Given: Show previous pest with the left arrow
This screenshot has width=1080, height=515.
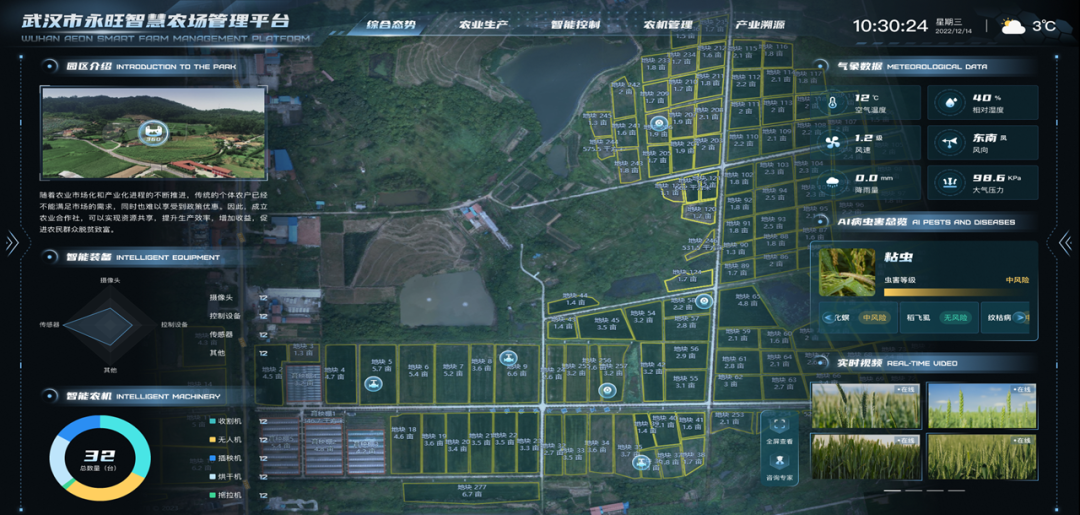Looking at the screenshot, I should [x=827, y=317].
